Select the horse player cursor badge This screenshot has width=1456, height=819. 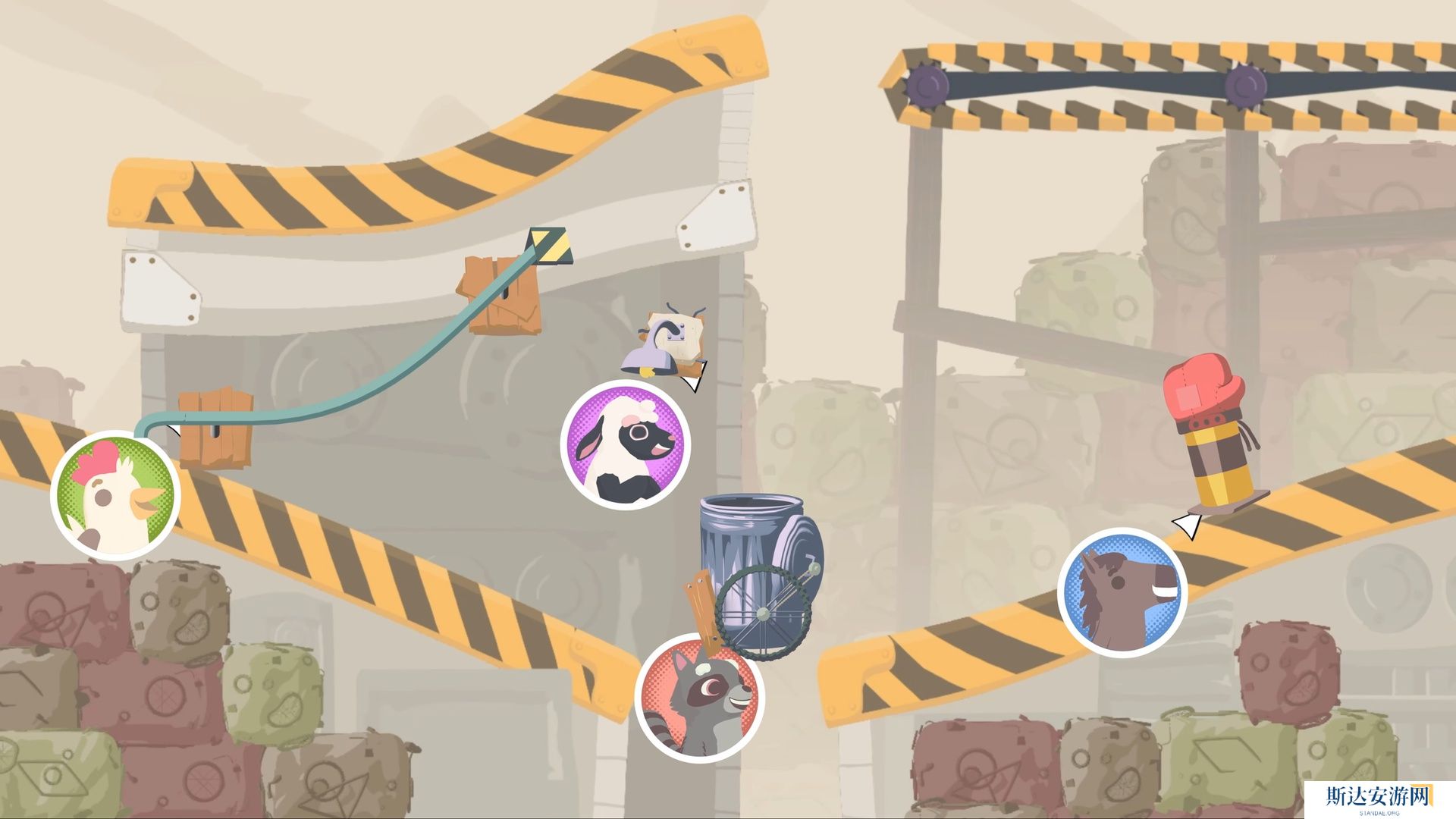point(1122,591)
